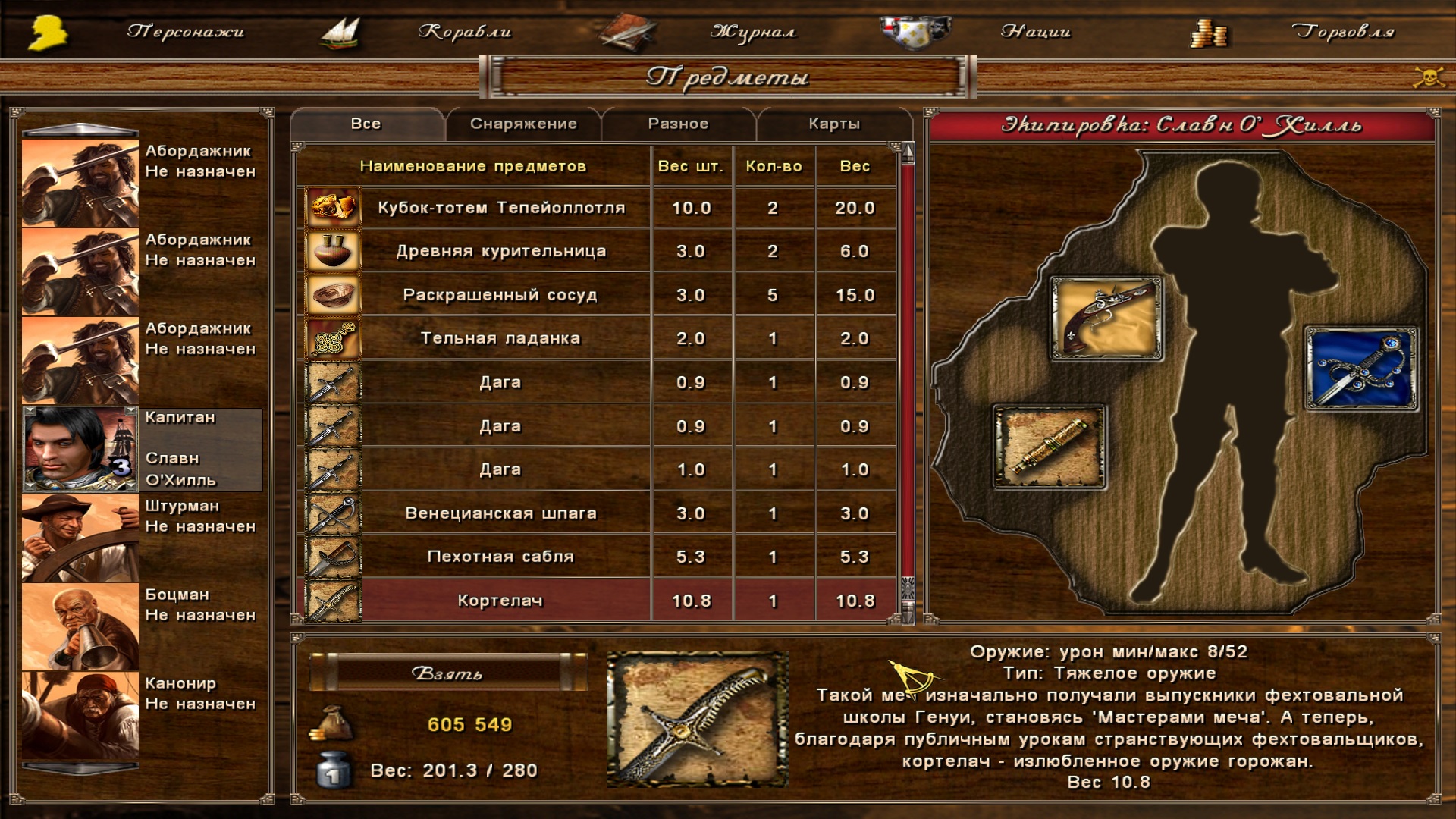Viewport: 1456px width, 819px height.
Task: Open the Персонажи menu
Action: point(185,32)
